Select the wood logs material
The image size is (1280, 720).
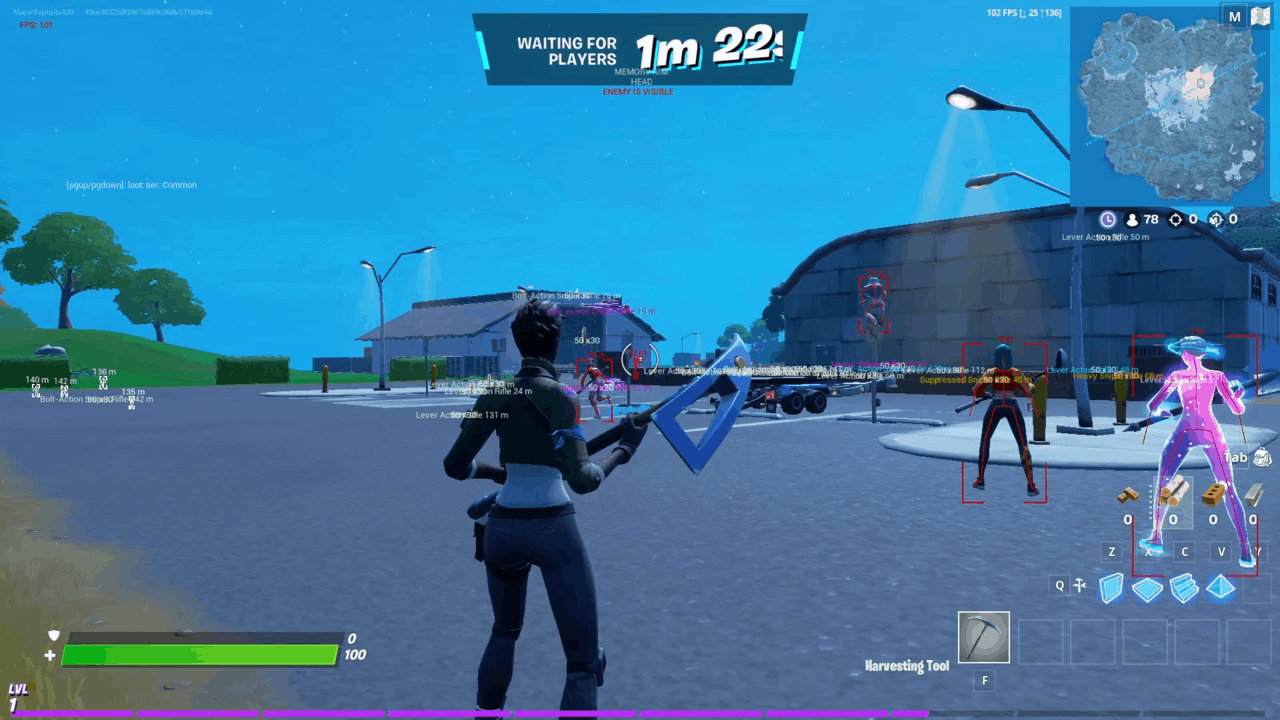[x=1172, y=493]
